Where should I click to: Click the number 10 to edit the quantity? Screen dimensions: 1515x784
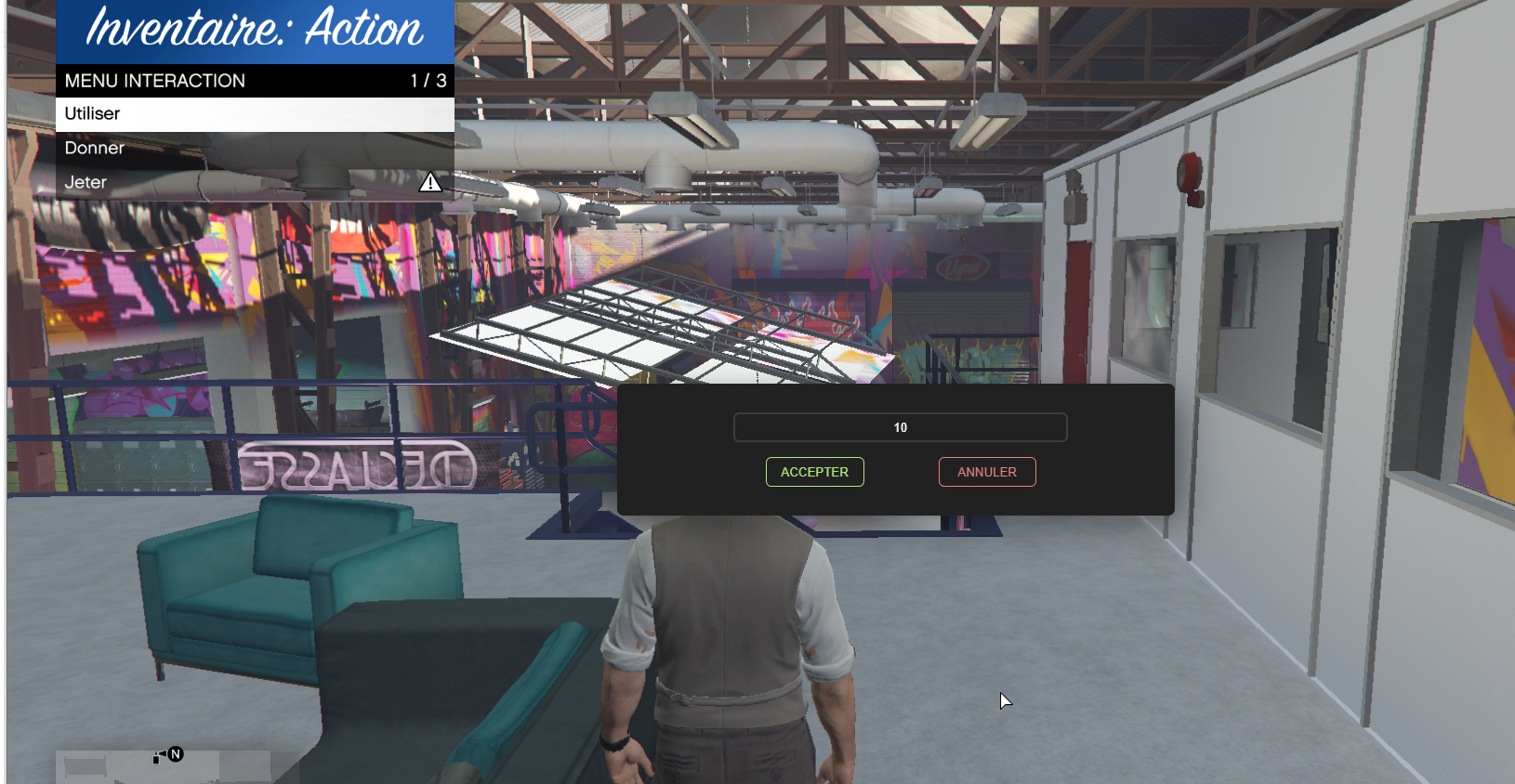pyautogui.click(x=900, y=427)
